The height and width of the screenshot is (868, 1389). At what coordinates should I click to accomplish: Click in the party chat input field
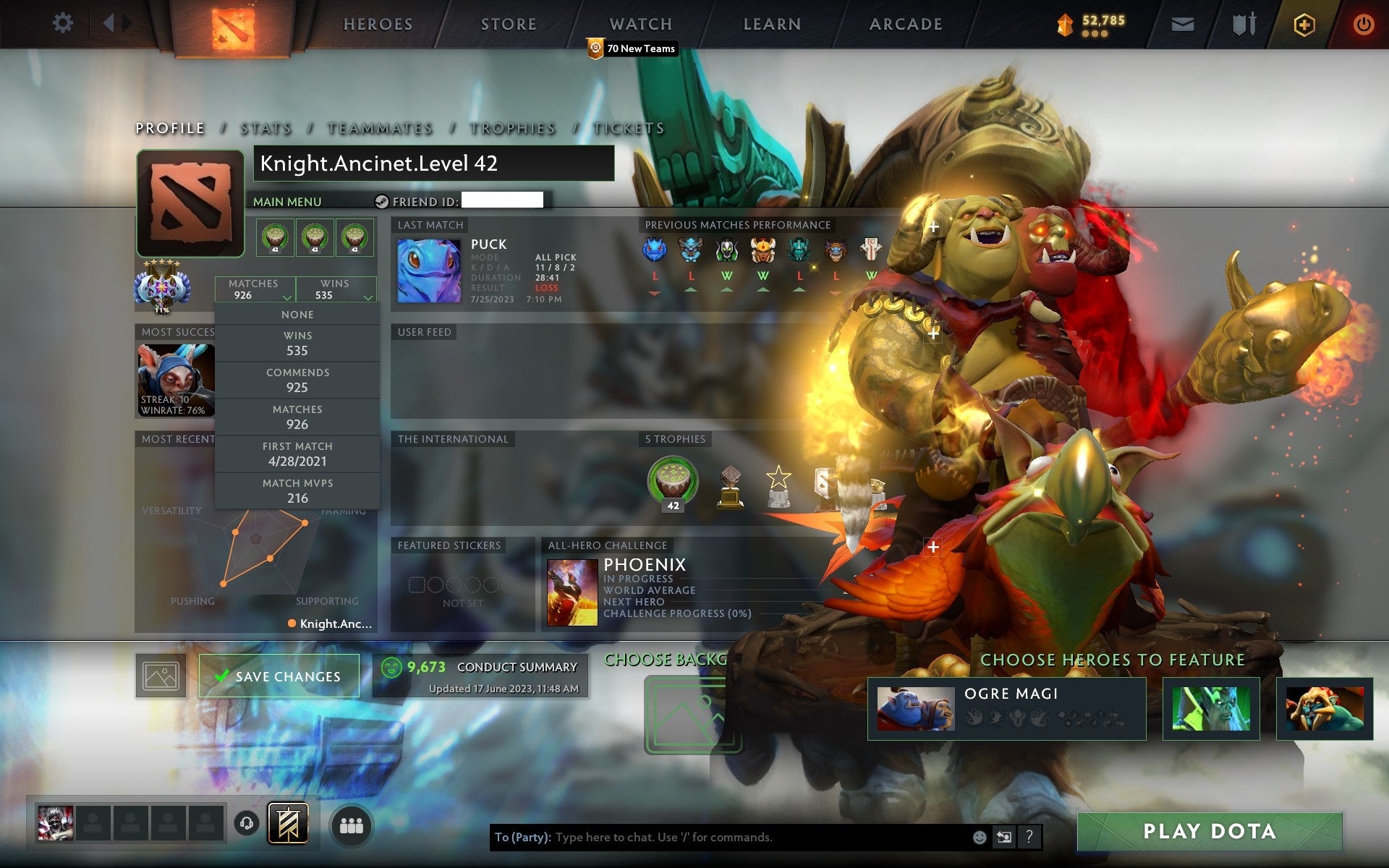723,839
